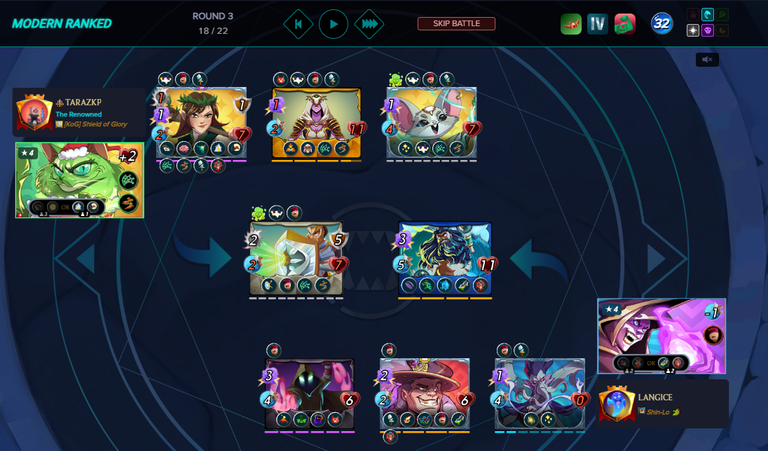Select the white shielded knight front-line card

[296, 258]
